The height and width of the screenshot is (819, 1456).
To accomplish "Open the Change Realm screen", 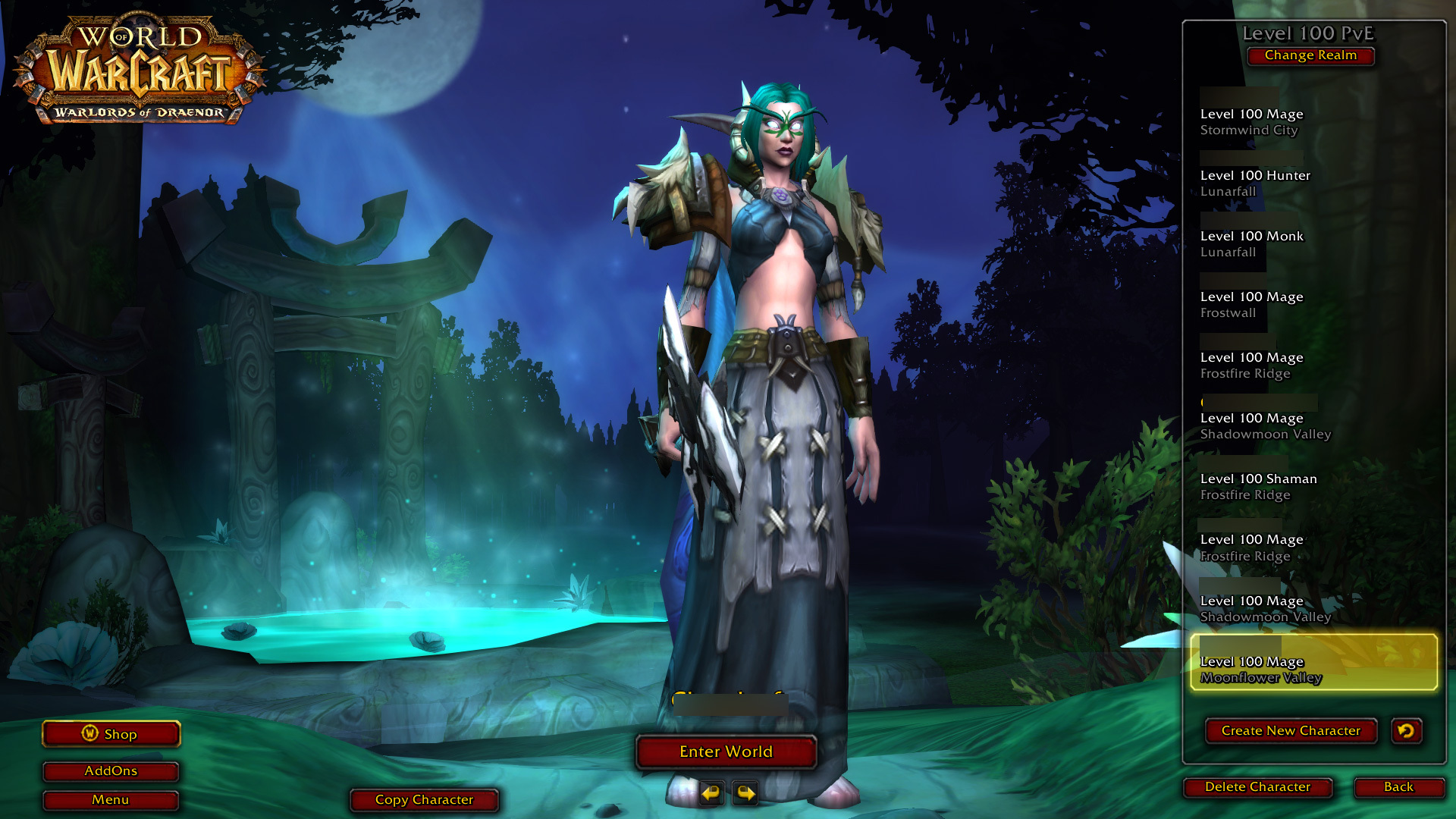I will coord(1310,55).
